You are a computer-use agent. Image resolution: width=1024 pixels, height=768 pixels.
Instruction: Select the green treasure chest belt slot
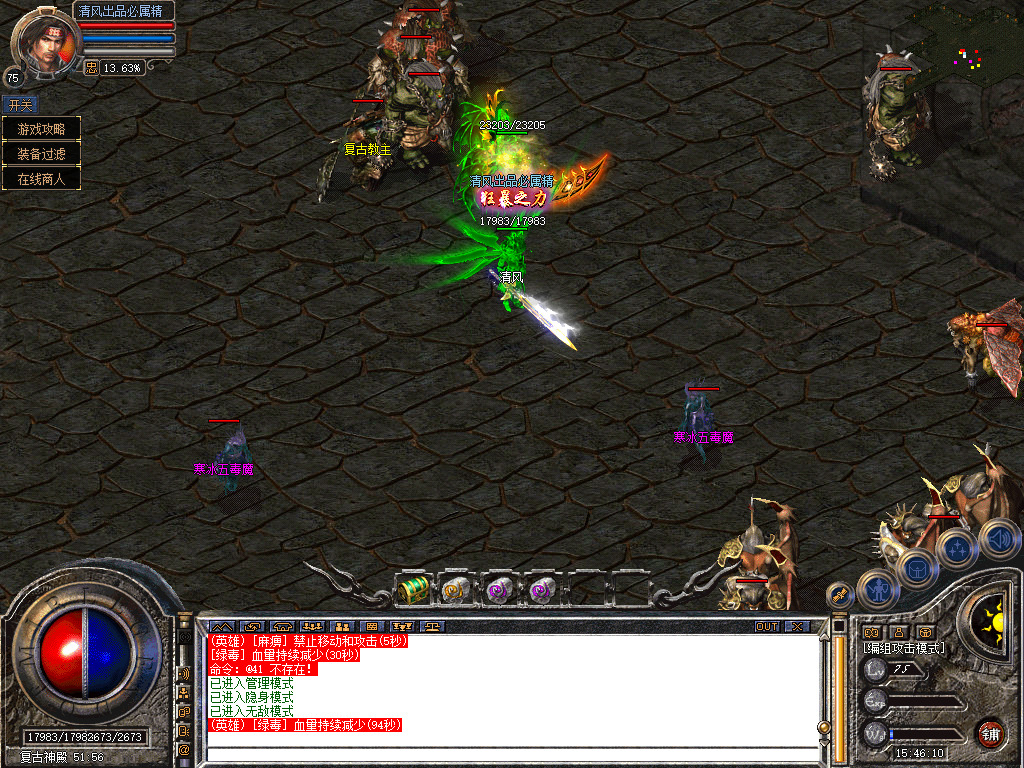pyautogui.click(x=413, y=590)
